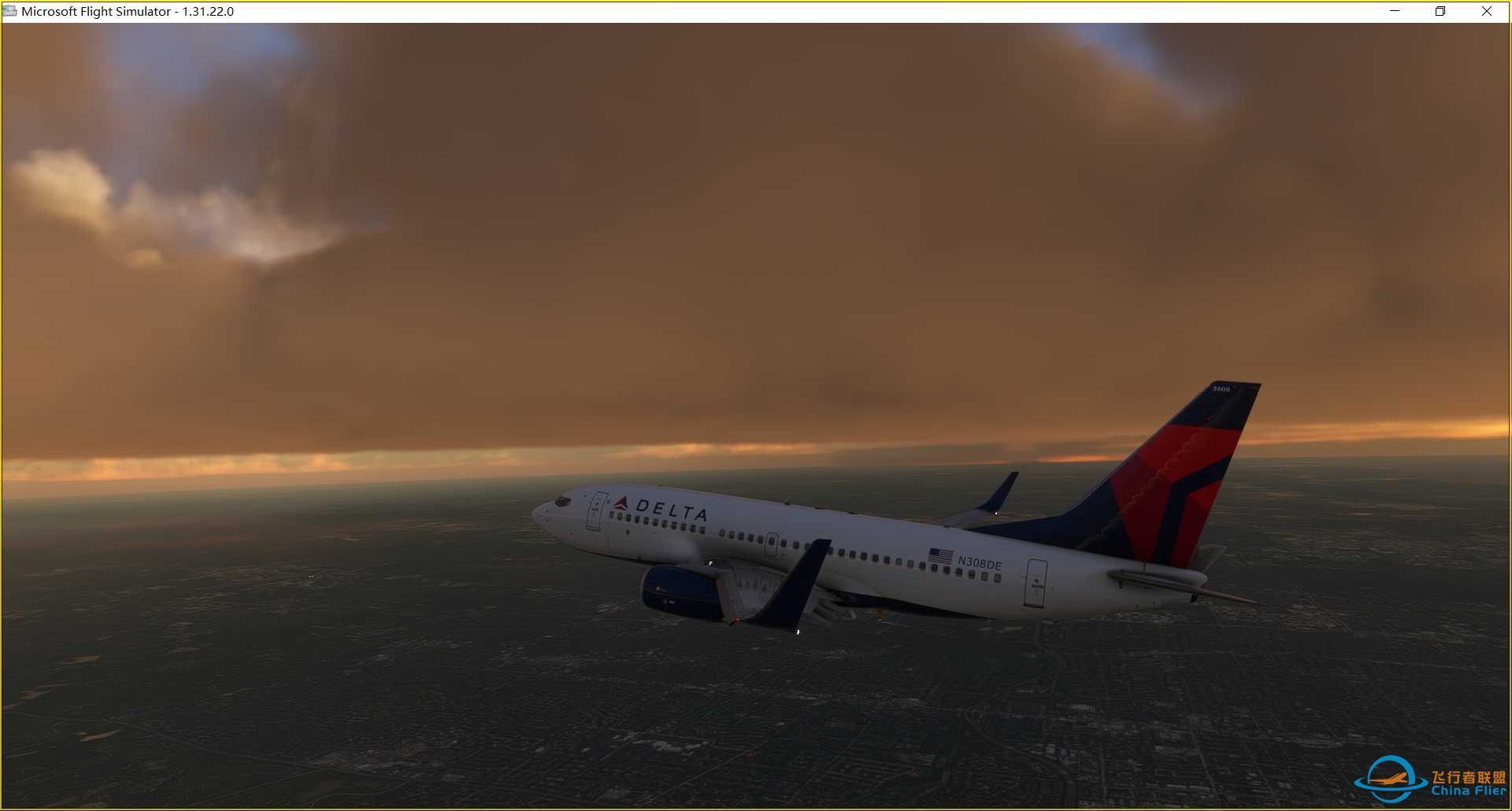Click the Microsoft Flight Simulator title bar
This screenshot has height=811, width=1512.
pos(709,12)
